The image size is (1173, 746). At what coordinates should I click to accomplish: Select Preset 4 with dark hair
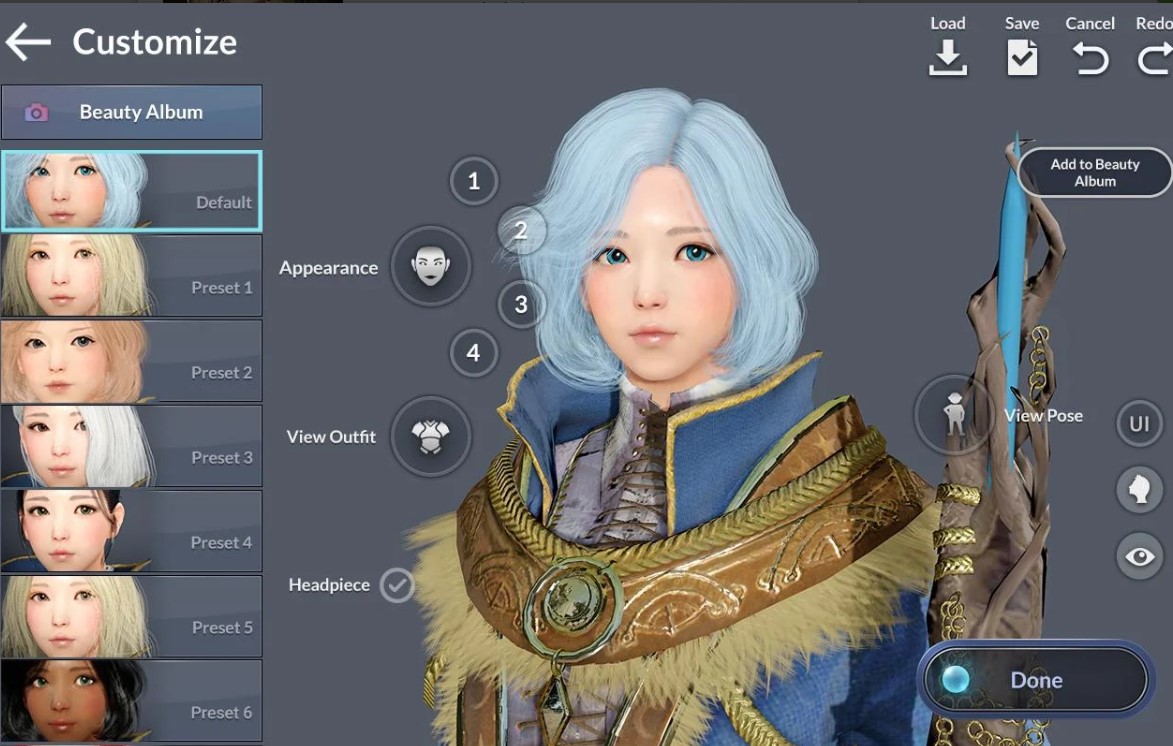[x=131, y=530]
